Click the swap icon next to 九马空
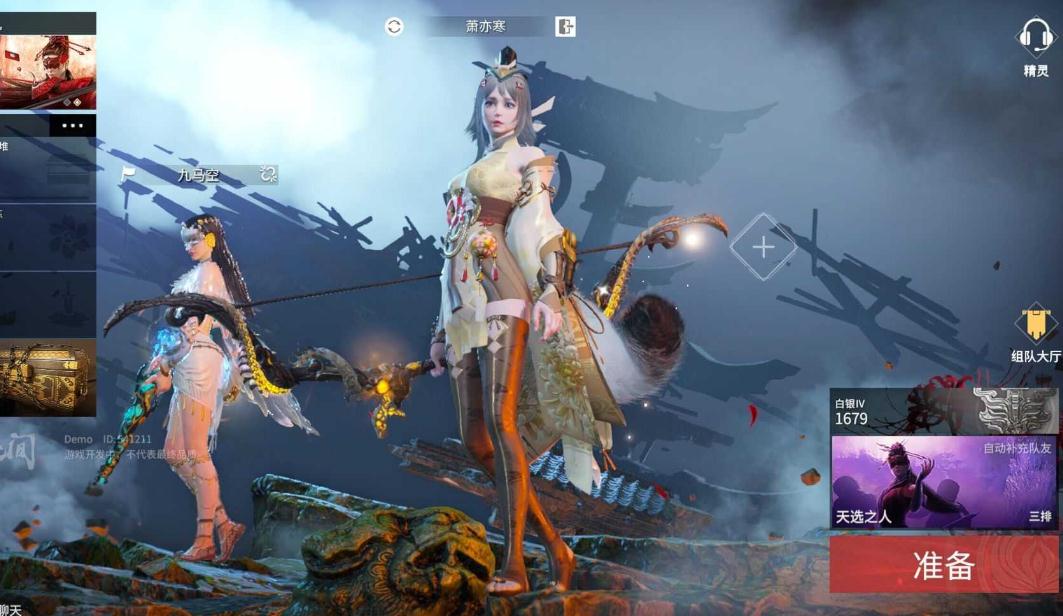Viewport: 1063px width, 616px height. (x=267, y=175)
